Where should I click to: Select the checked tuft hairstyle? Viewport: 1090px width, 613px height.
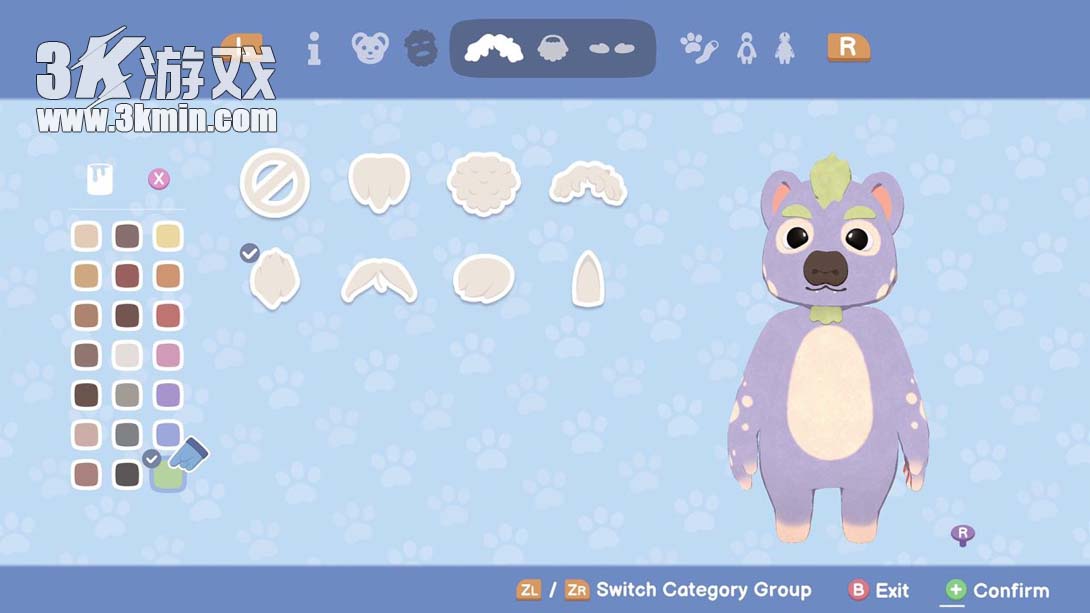(x=274, y=280)
